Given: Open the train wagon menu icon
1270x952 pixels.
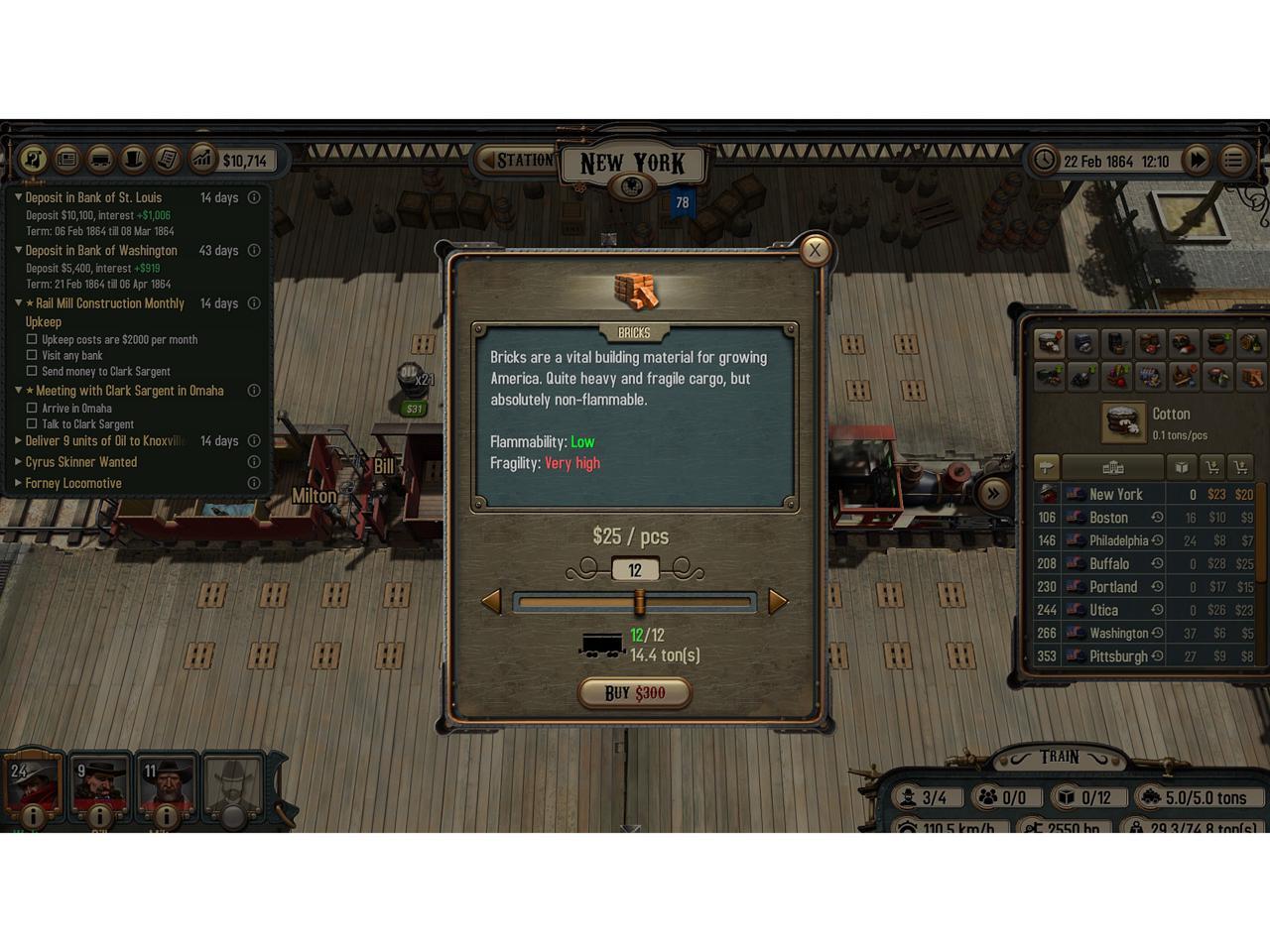Looking at the screenshot, I should tap(100, 159).
